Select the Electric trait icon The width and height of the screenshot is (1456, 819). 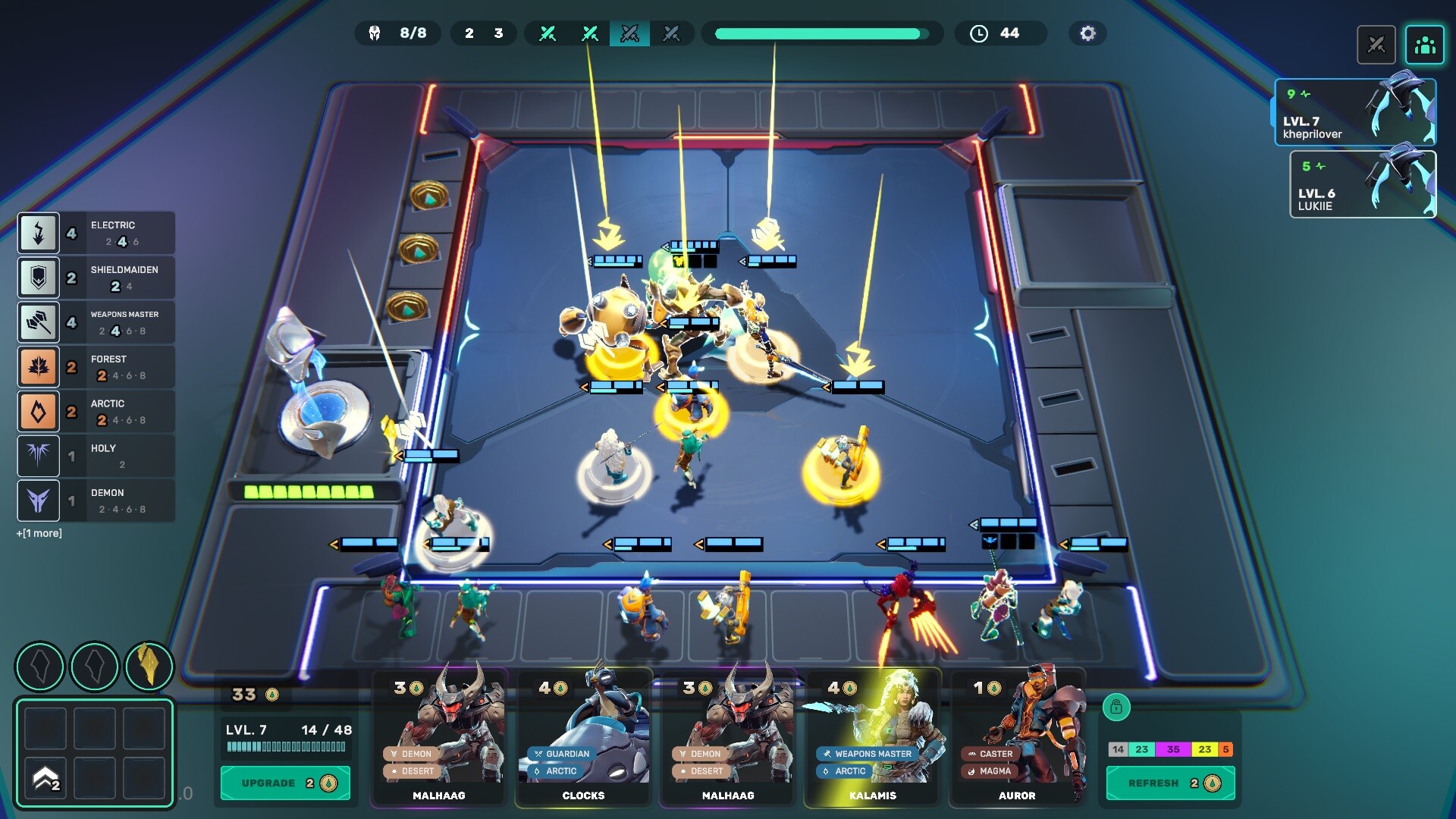[39, 233]
